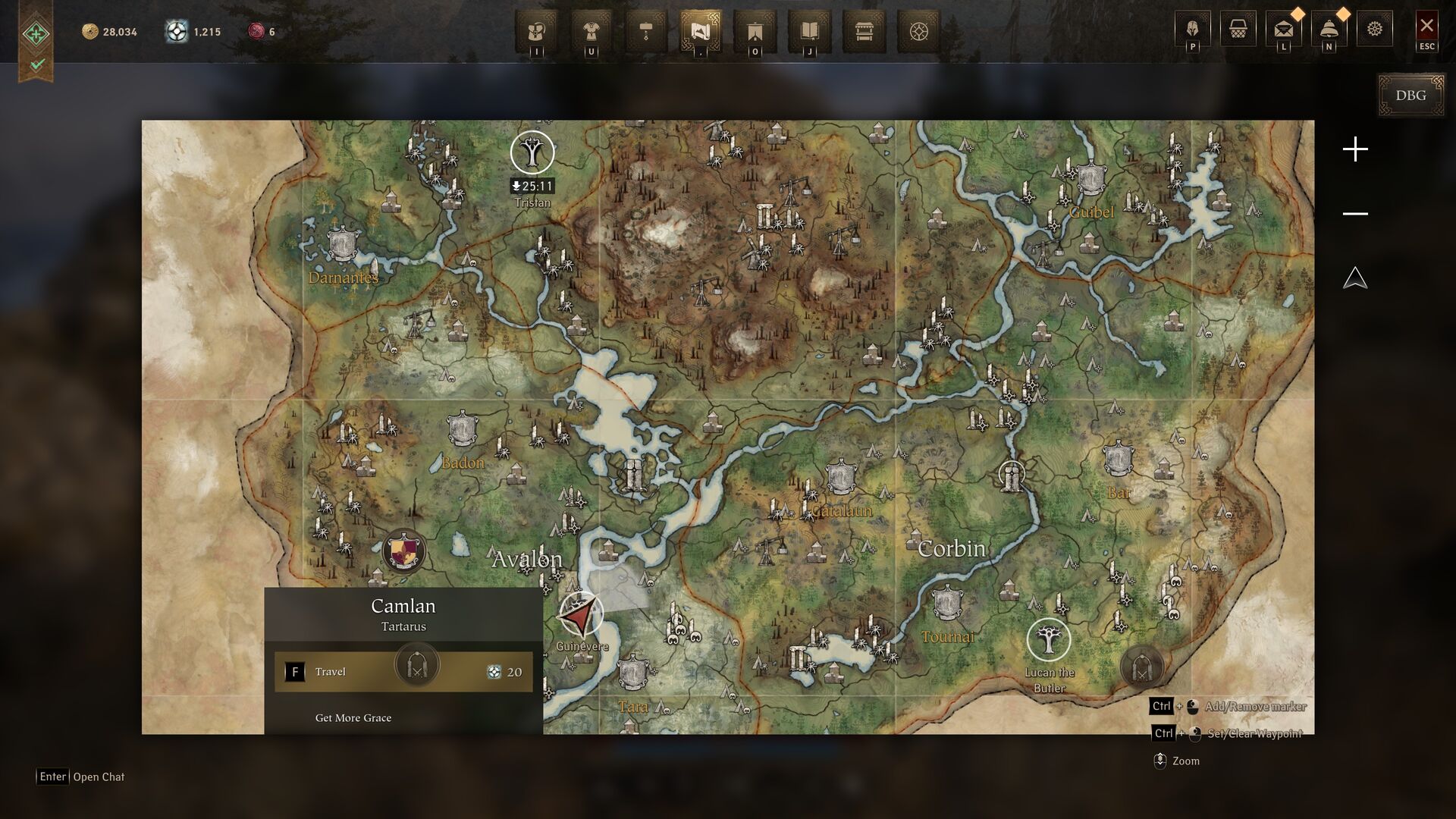Open the market stall tab

864,32
